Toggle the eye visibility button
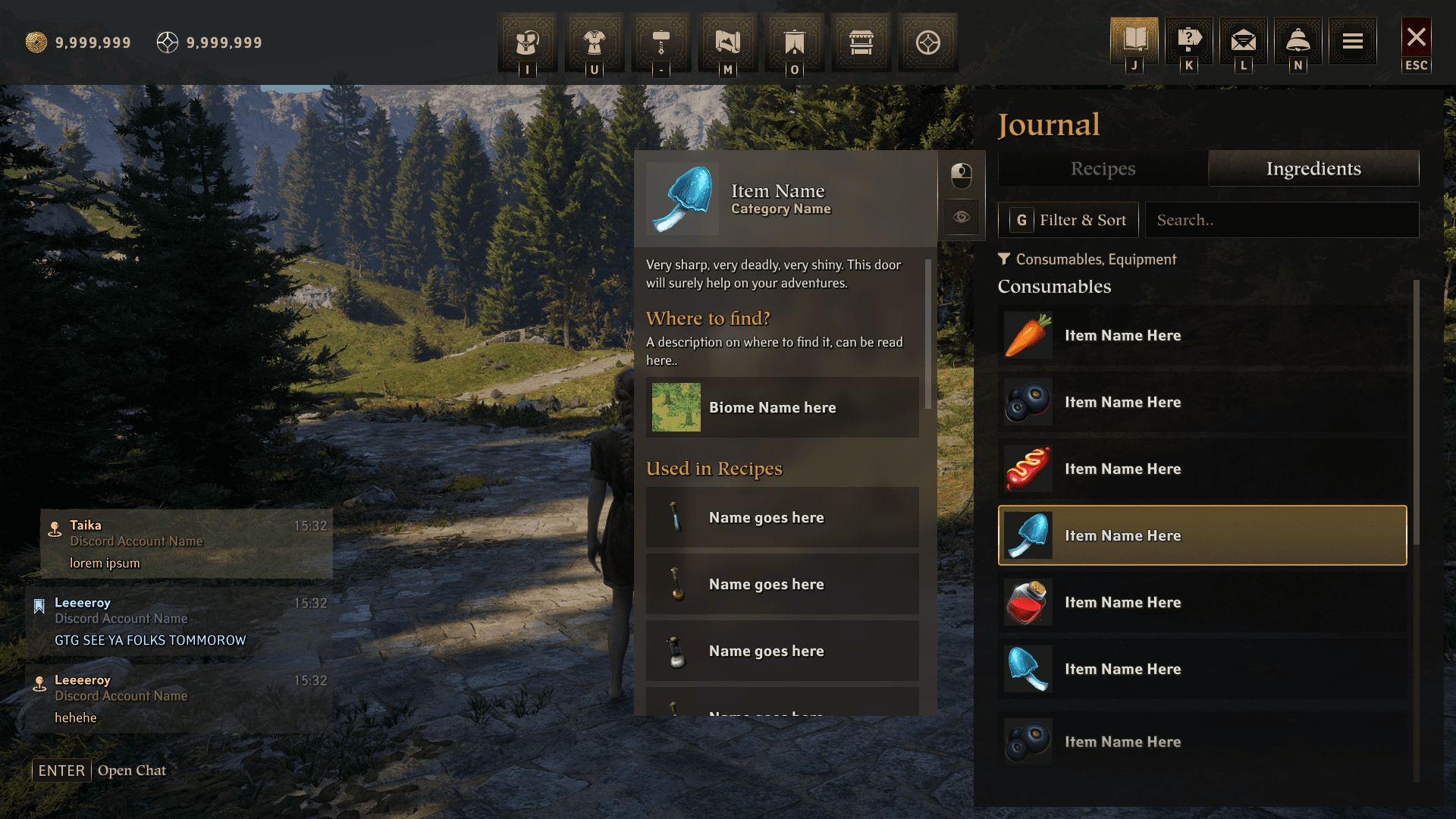This screenshot has width=1456, height=819. coord(962,217)
